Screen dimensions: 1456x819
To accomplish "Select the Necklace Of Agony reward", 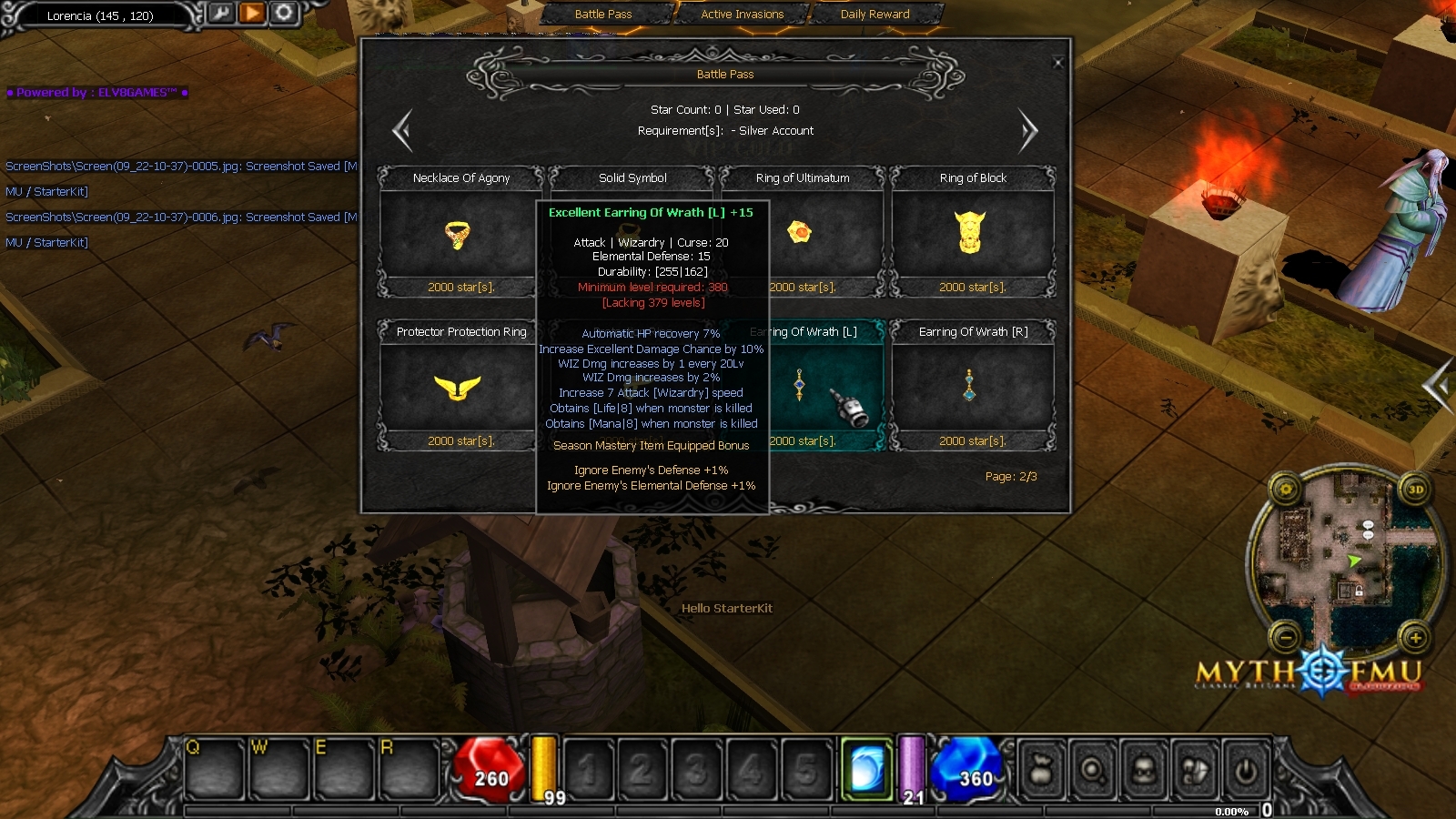I will coord(460,234).
